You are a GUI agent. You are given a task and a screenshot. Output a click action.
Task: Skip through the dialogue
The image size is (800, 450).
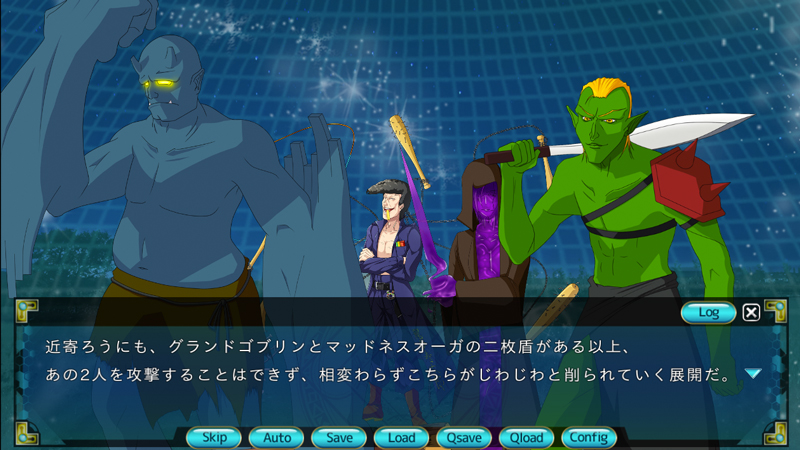(214, 437)
